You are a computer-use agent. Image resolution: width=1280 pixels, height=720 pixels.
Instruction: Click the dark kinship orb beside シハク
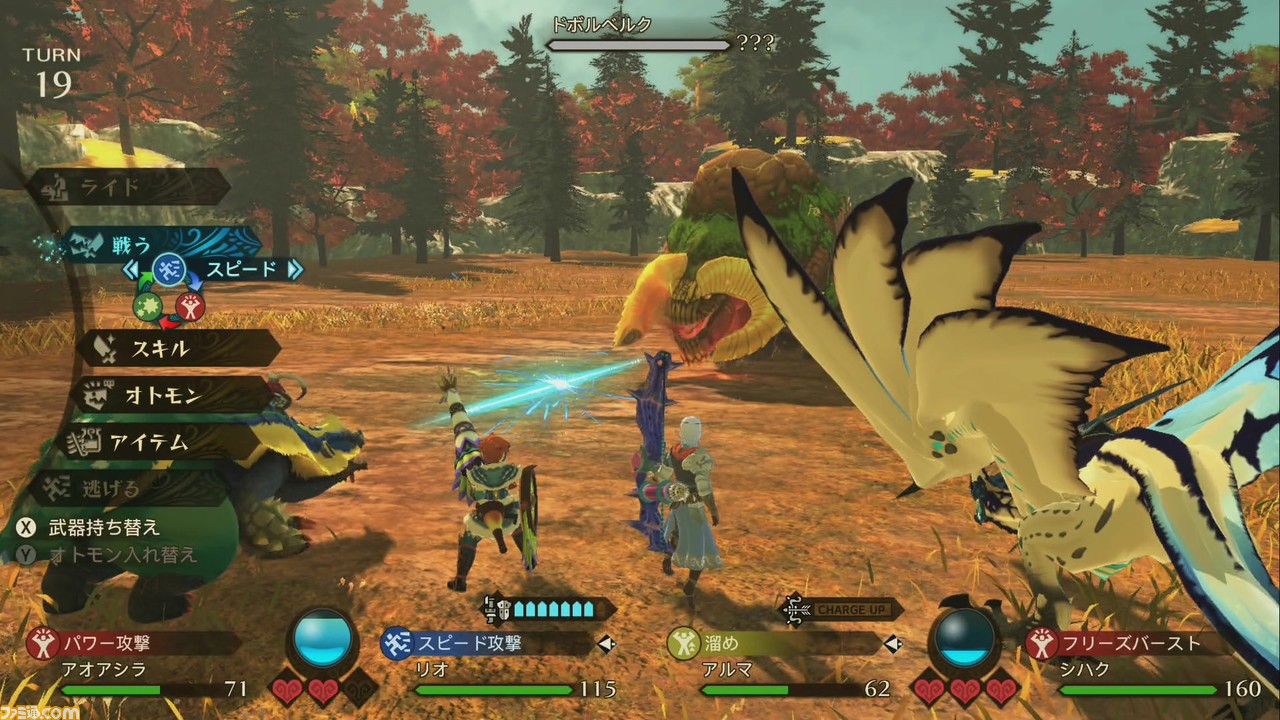click(966, 638)
